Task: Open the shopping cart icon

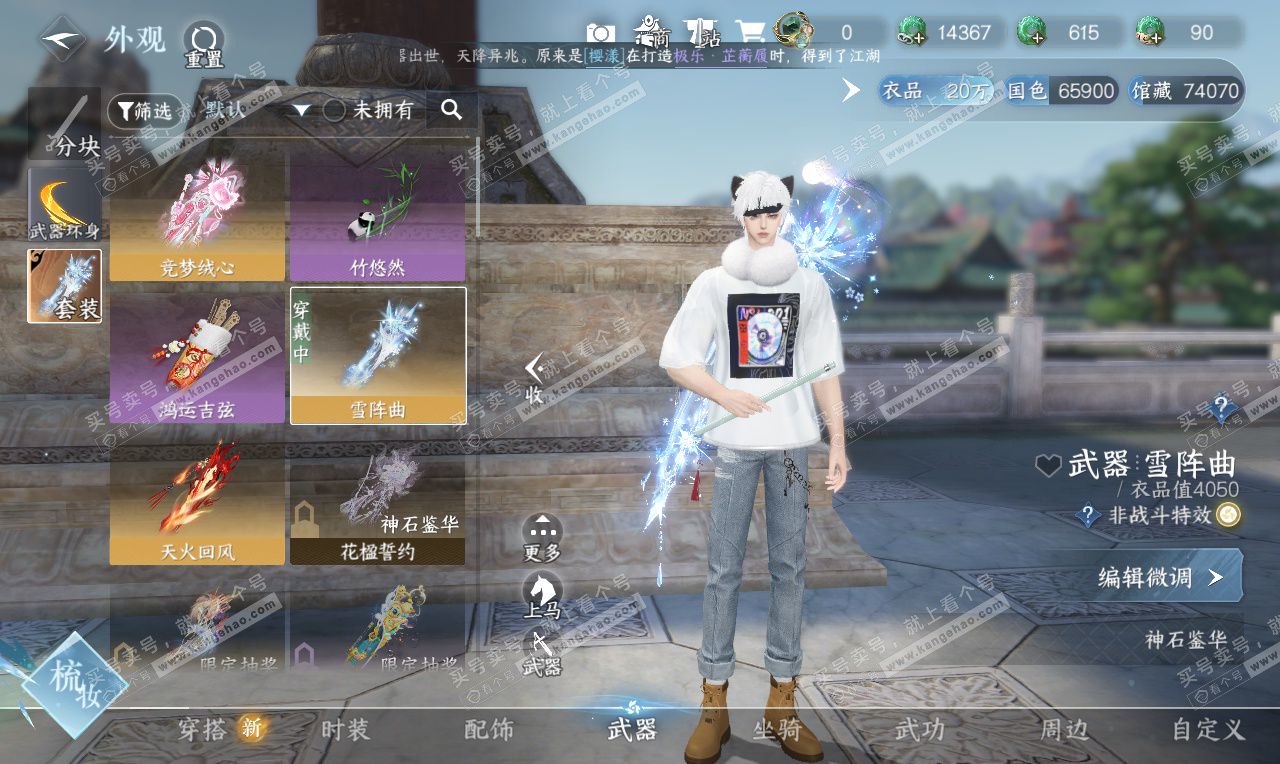Action: (750, 33)
